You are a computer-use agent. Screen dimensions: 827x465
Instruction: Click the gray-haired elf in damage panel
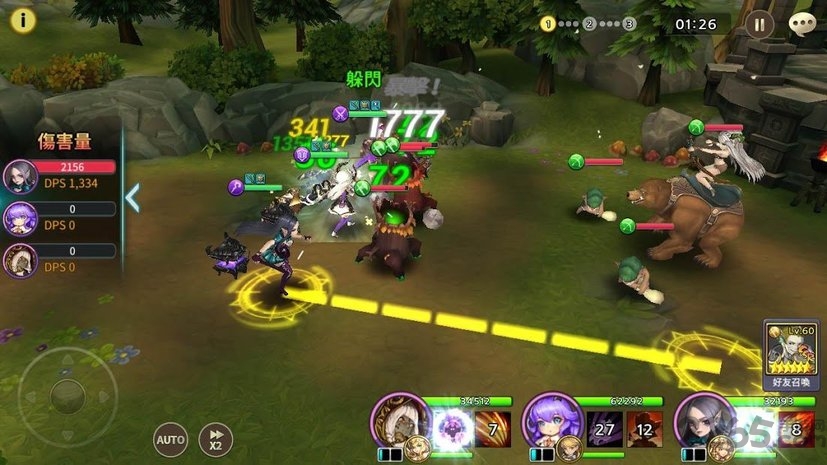coord(20,176)
